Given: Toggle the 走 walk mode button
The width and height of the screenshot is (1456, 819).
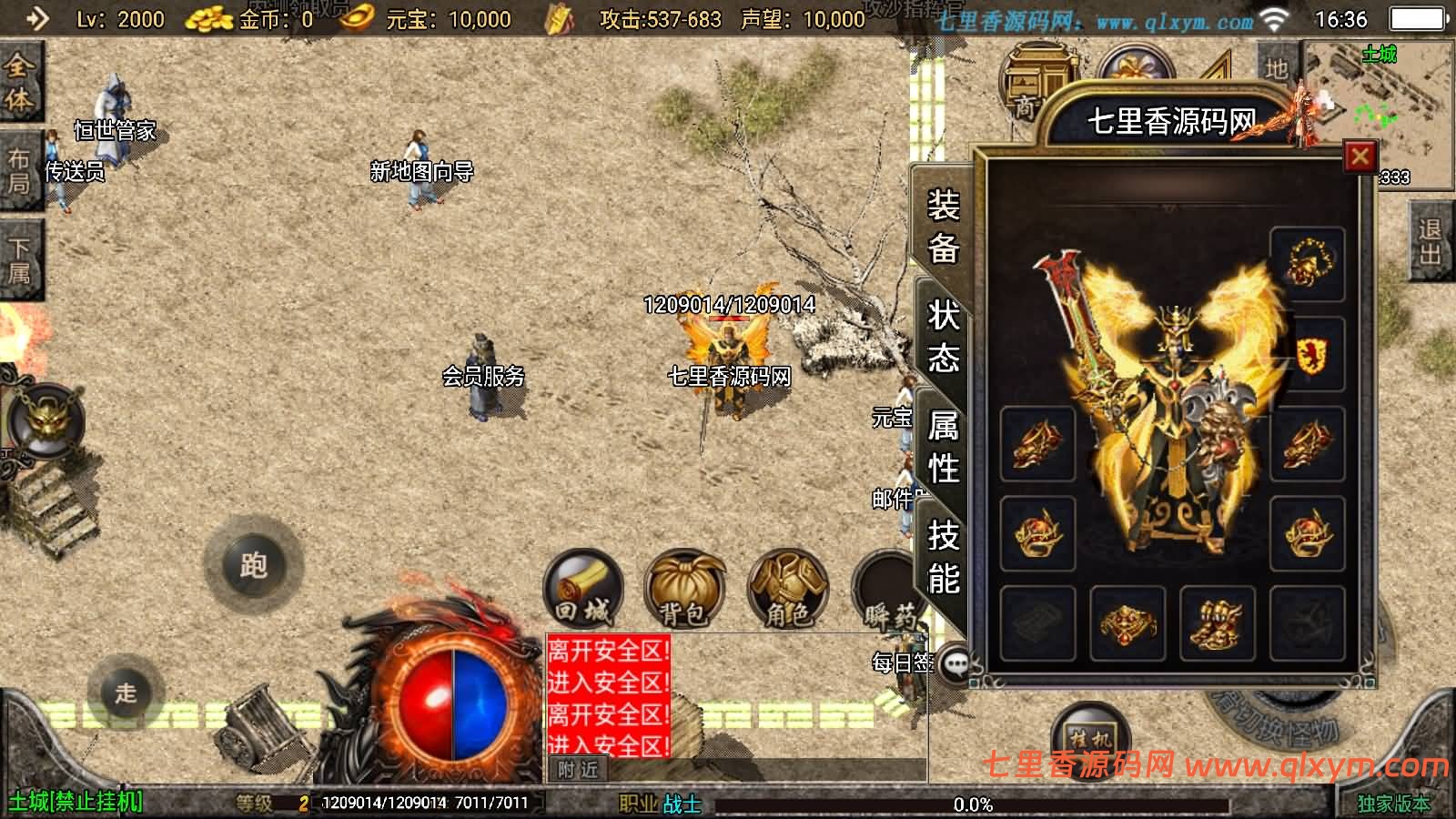Looking at the screenshot, I should (x=126, y=693).
